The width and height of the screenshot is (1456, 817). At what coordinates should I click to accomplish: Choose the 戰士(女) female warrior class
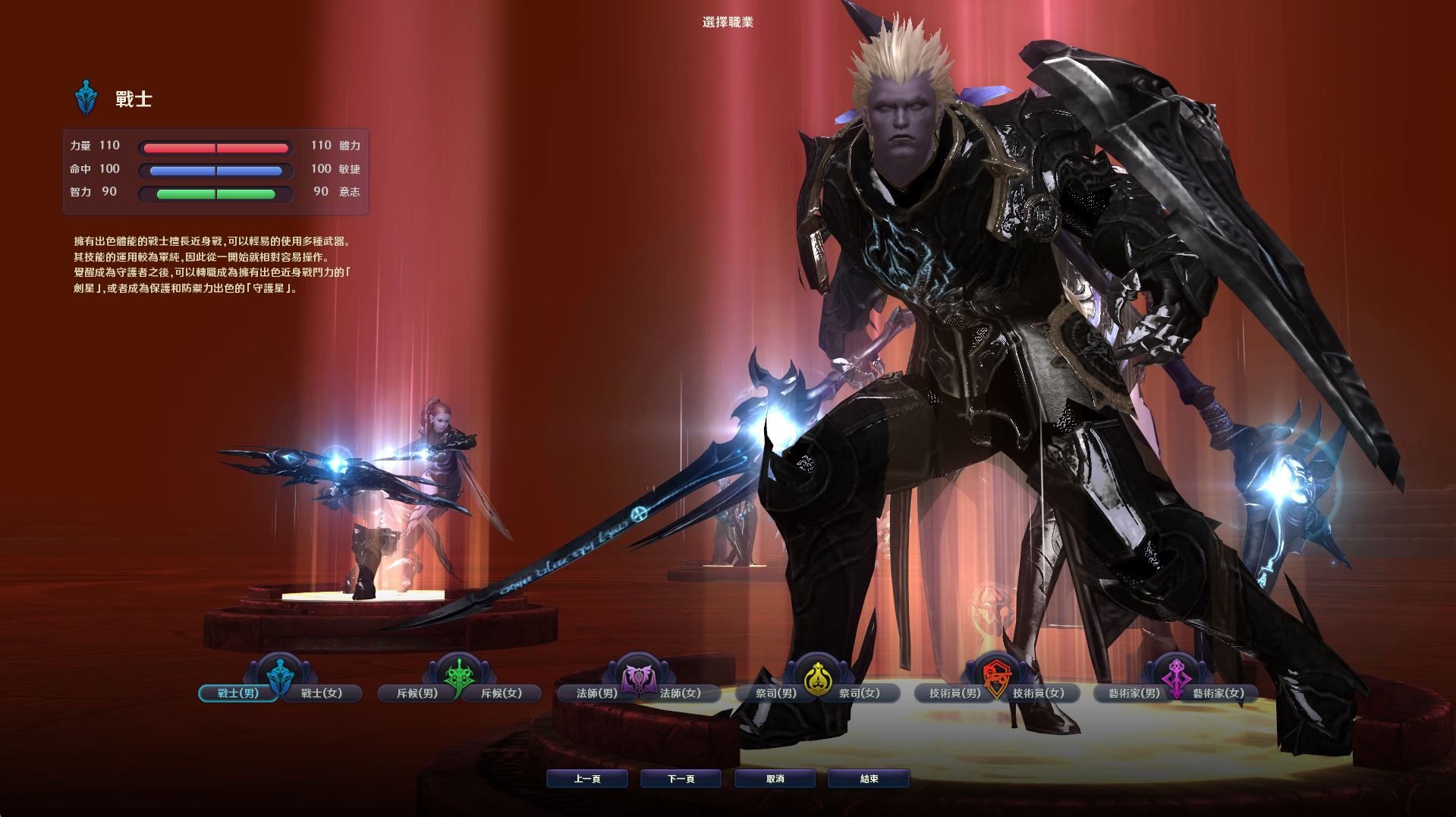322,693
